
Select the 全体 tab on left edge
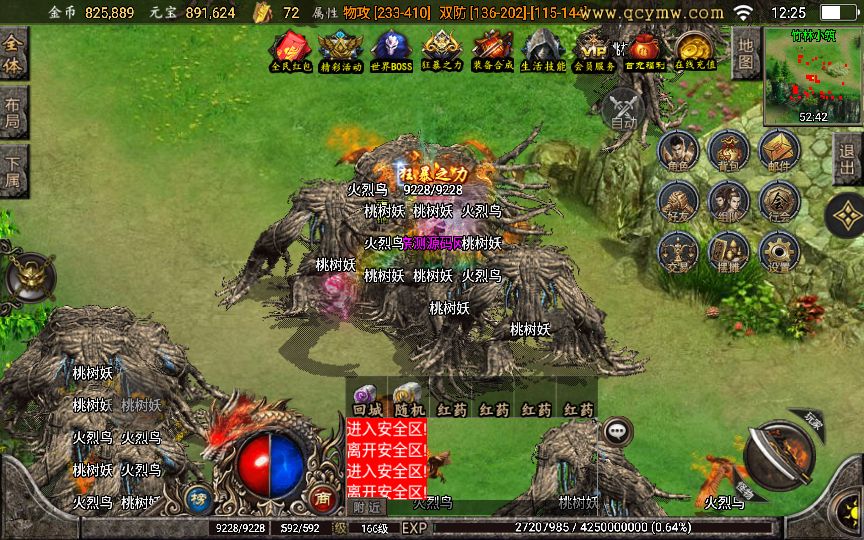[14, 55]
